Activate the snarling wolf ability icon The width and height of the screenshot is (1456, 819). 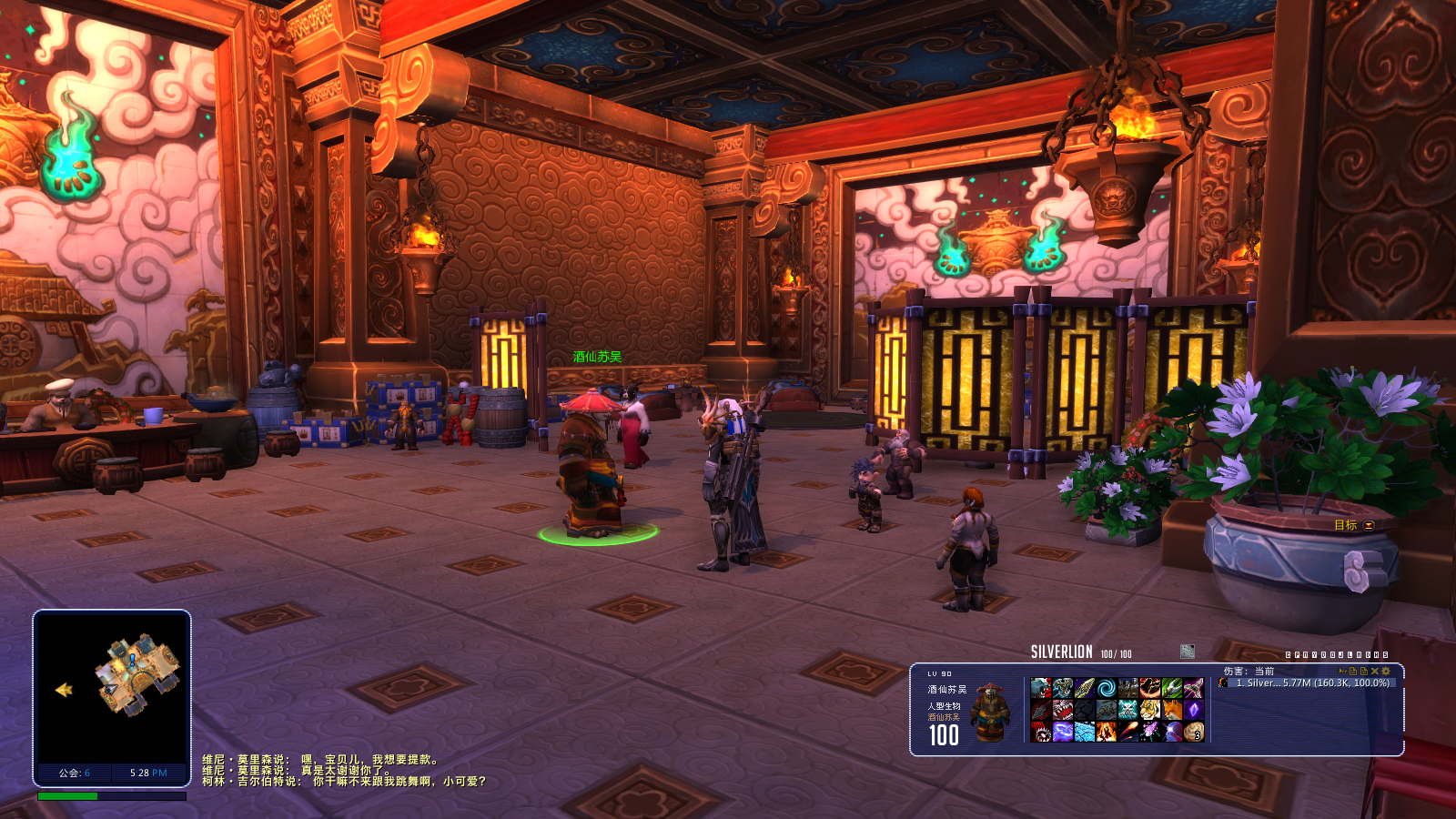[1041, 688]
